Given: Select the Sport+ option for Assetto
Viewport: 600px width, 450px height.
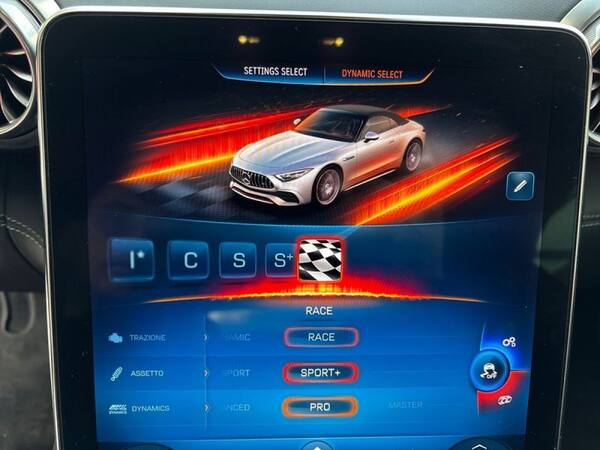Looking at the screenshot, I should (321, 373).
